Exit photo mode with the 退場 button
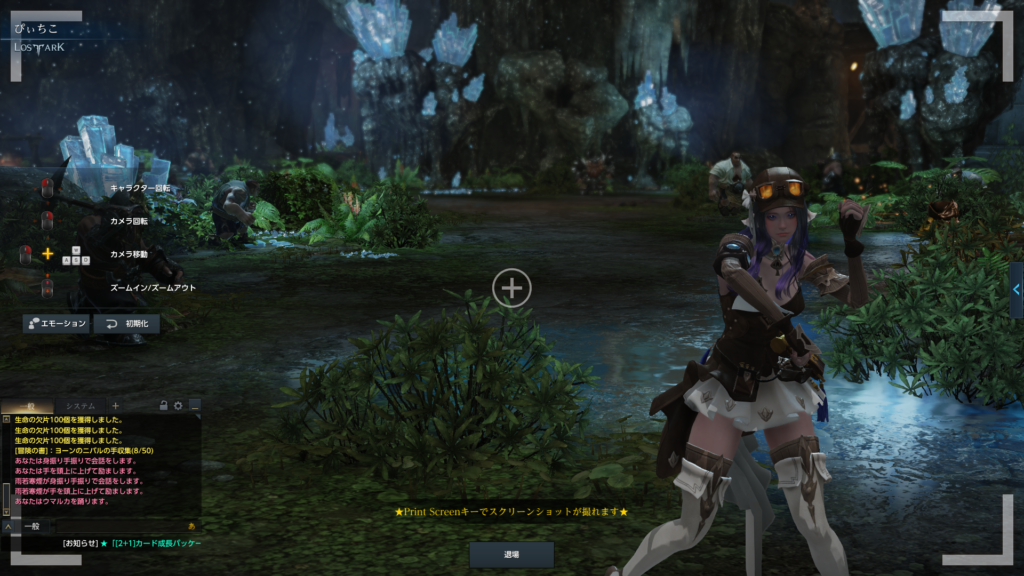The height and width of the screenshot is (576, 1024). point(511,553)
